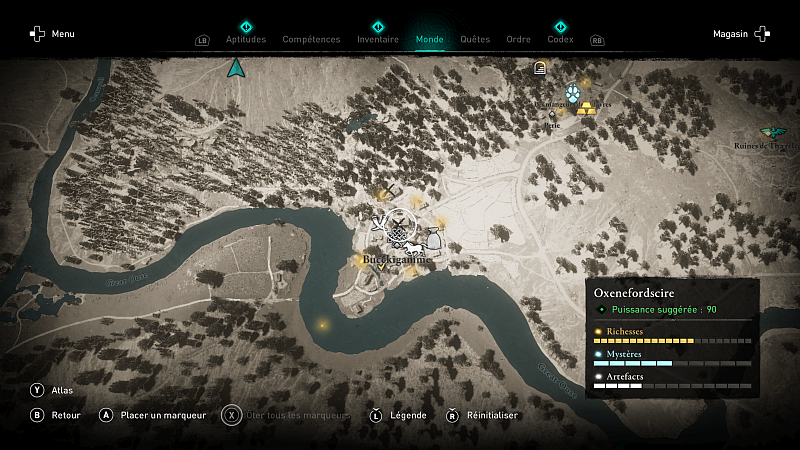Viewport: 800px width, 450px height.
Task: Click the gold ingots wealth marker
Action: pyautogui.click(x=587, y=107)
